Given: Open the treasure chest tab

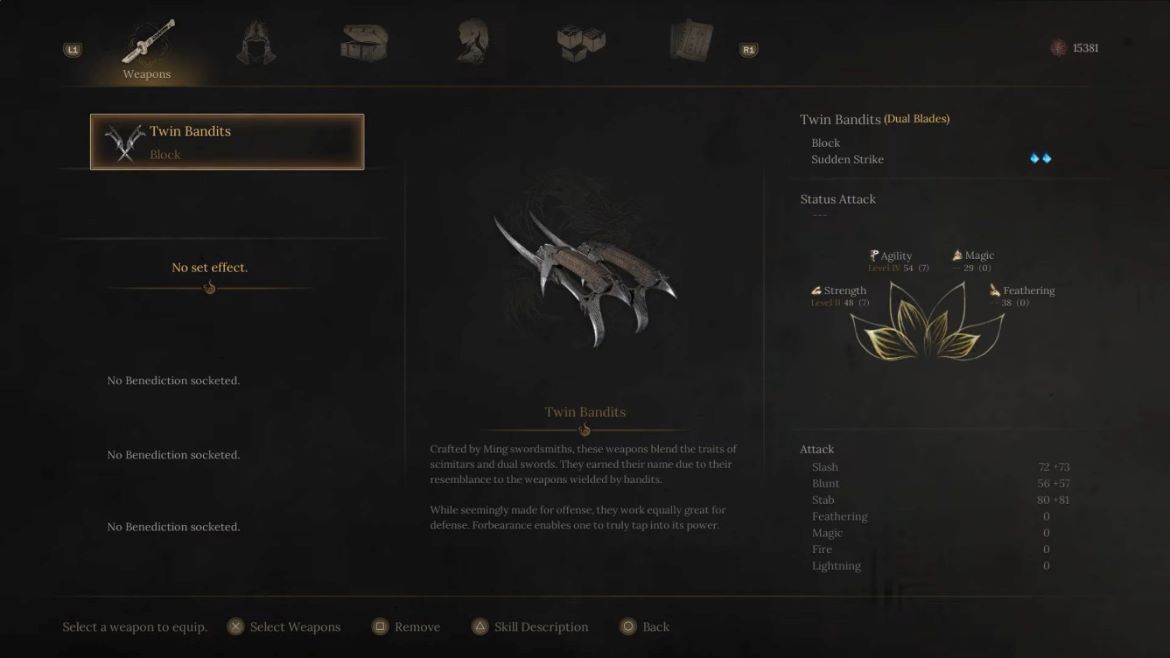Looking at the screenshot, I should pos(363,44).
